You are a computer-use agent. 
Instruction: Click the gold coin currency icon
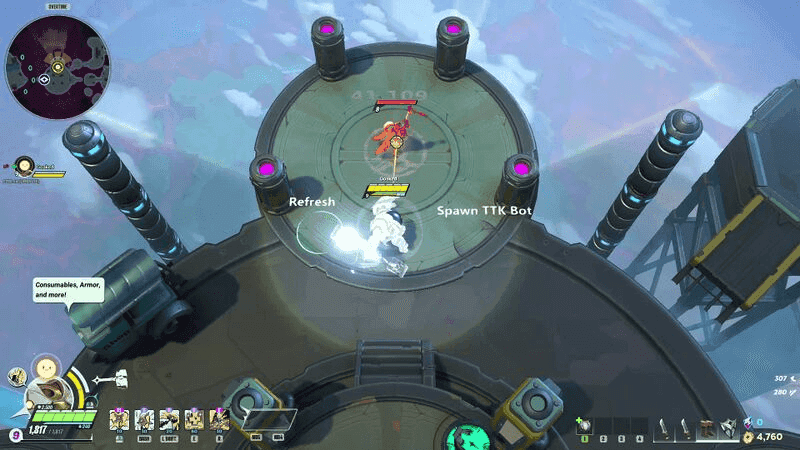coord(747,437)
